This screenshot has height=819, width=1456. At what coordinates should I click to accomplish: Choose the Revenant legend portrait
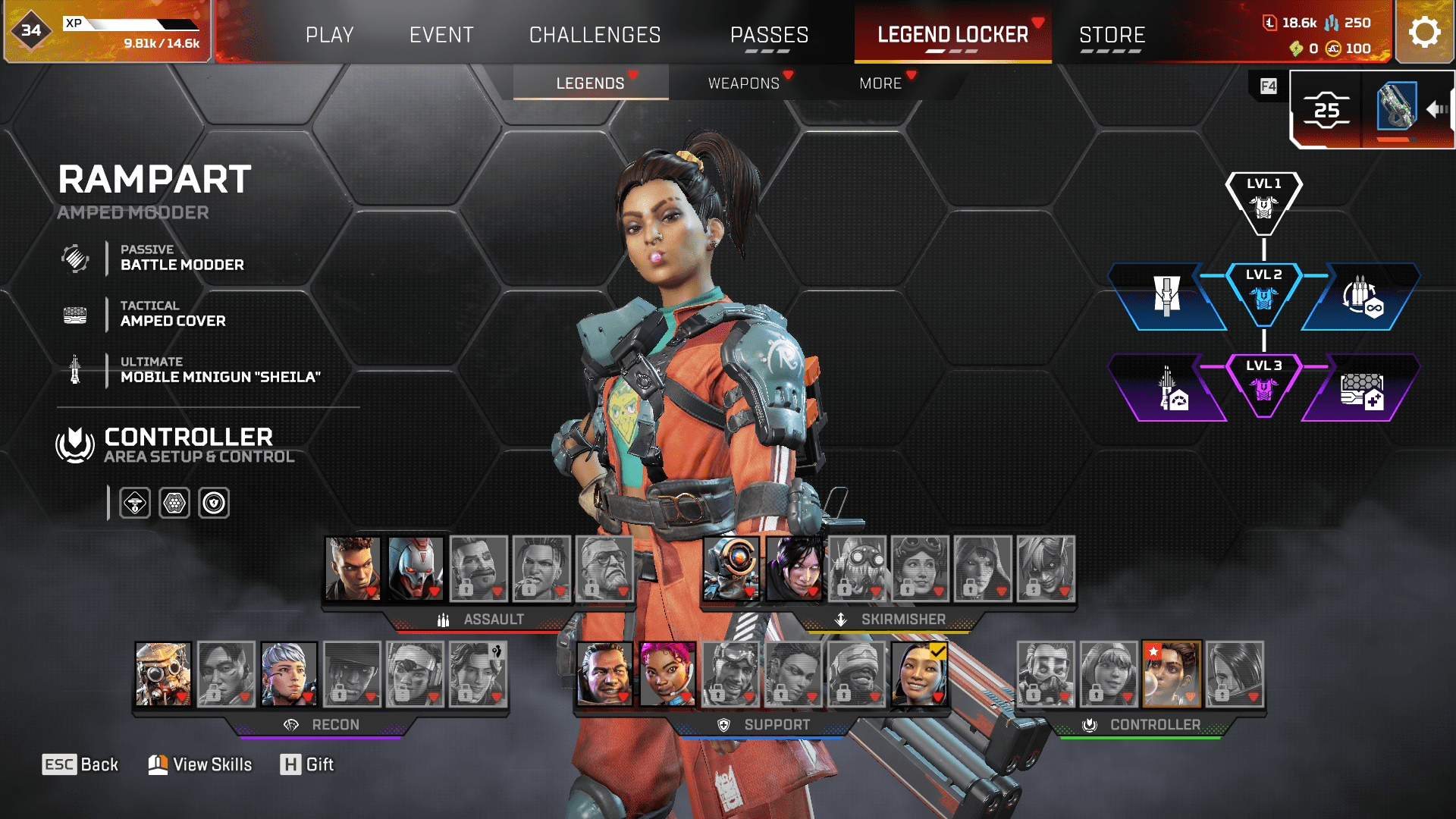[416, 569]
